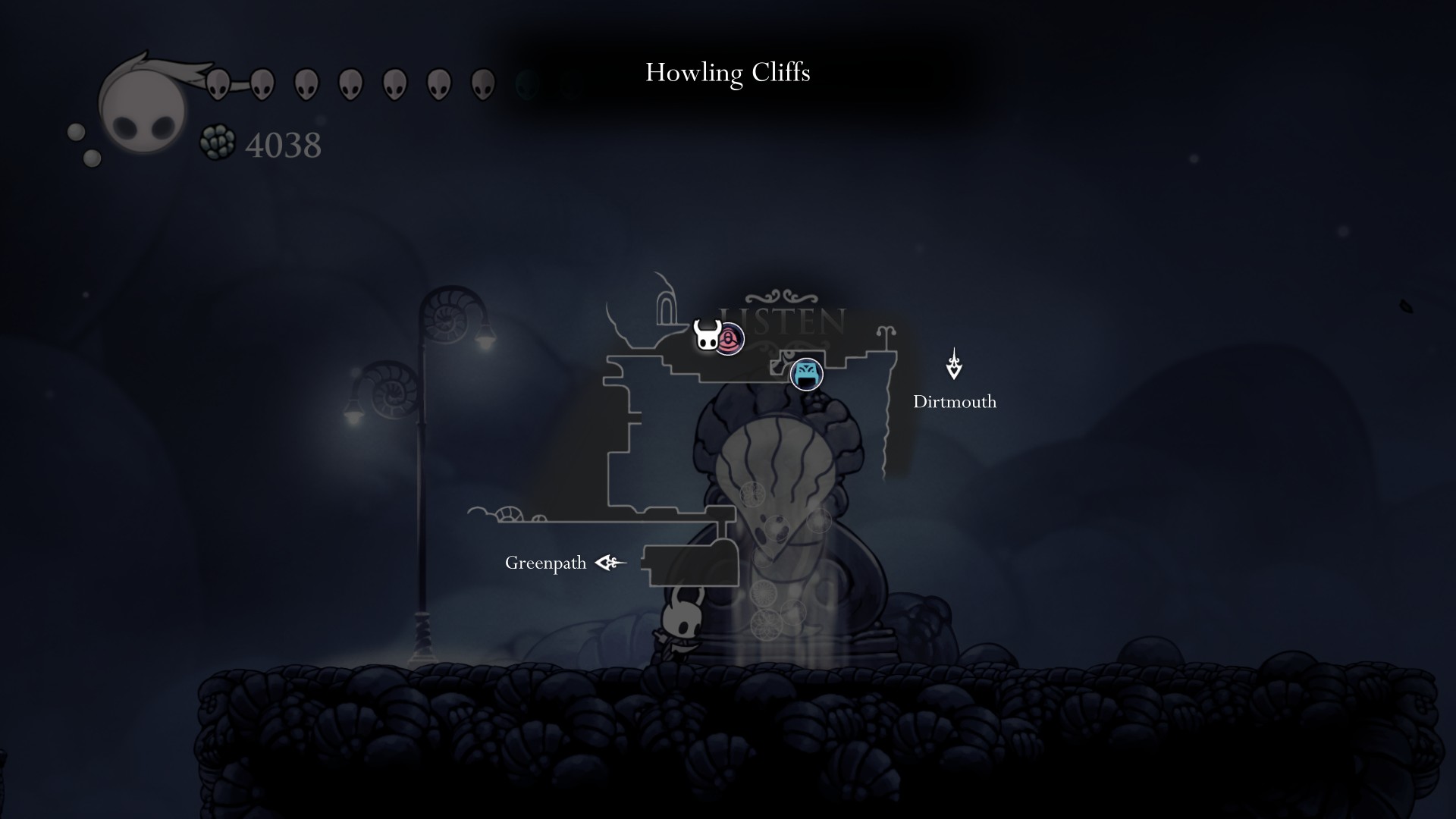Select the blue bench icon on the map
Viewport: 1456px width, 819px height.
tap(806, 374)
